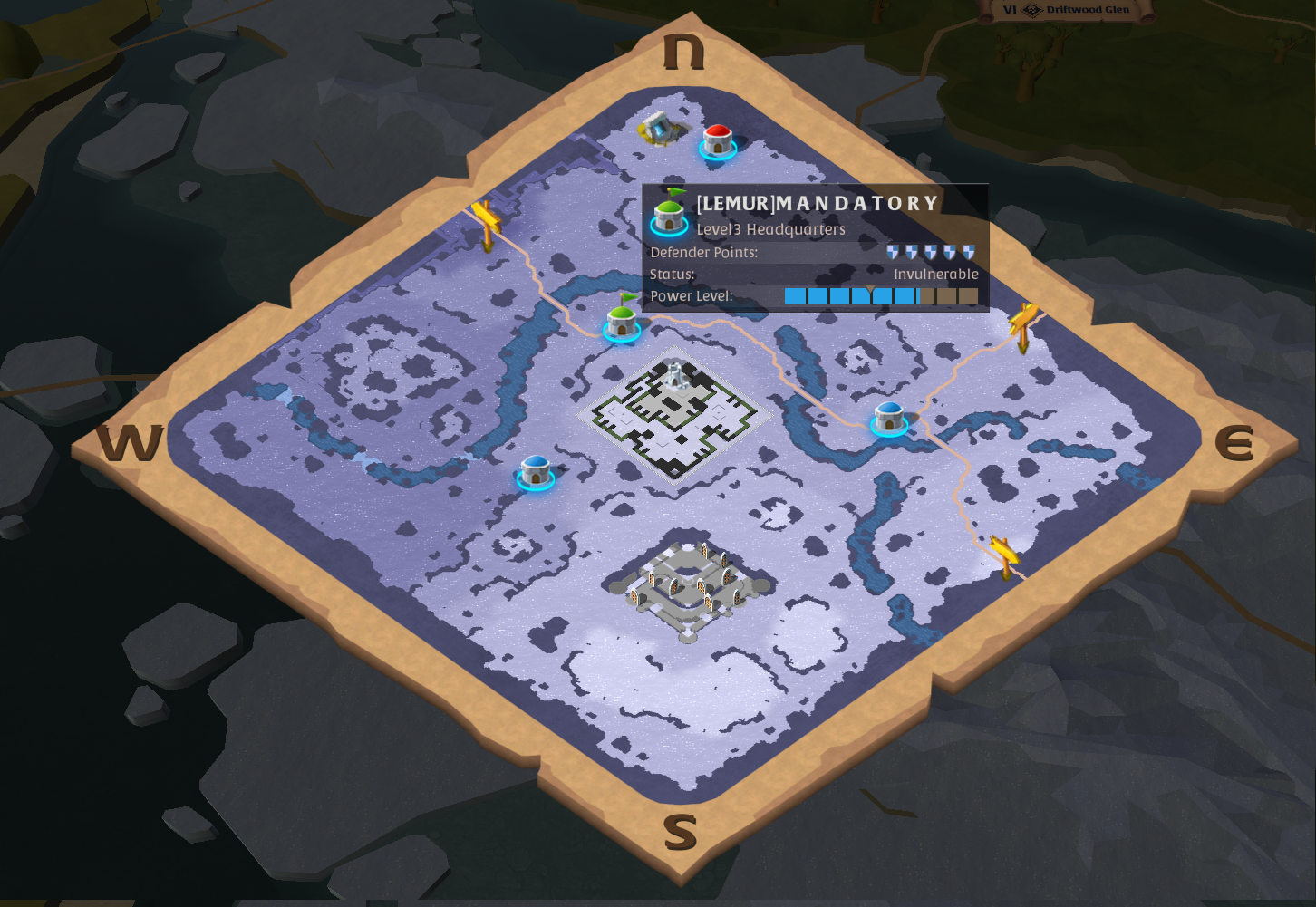This screenshot has width=1316, height=907.
Task: Click the yellow exit signpost on the northwest road
Action: (x=487, y=216)
